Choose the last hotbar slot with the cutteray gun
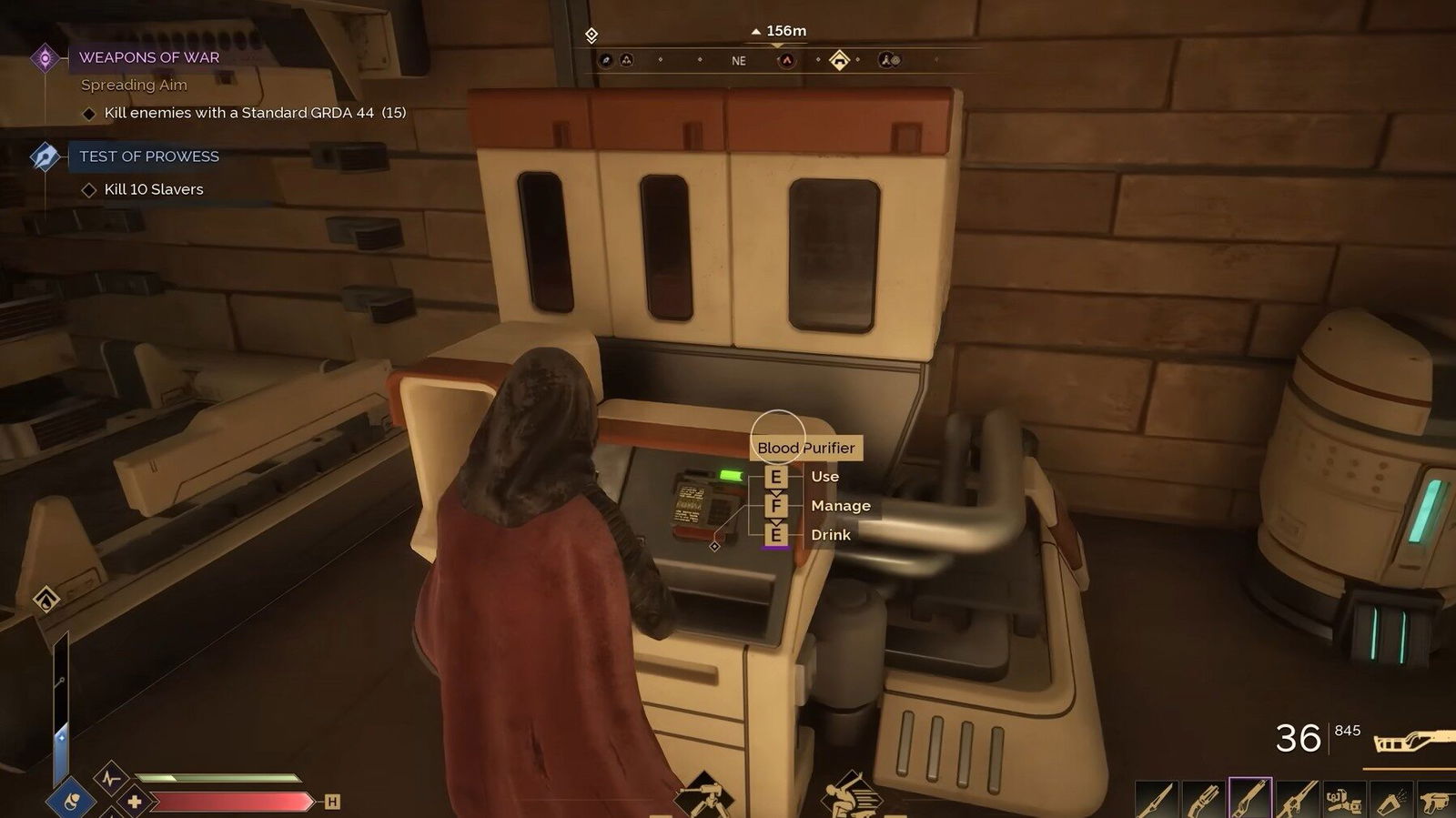 coord(1437,800)
